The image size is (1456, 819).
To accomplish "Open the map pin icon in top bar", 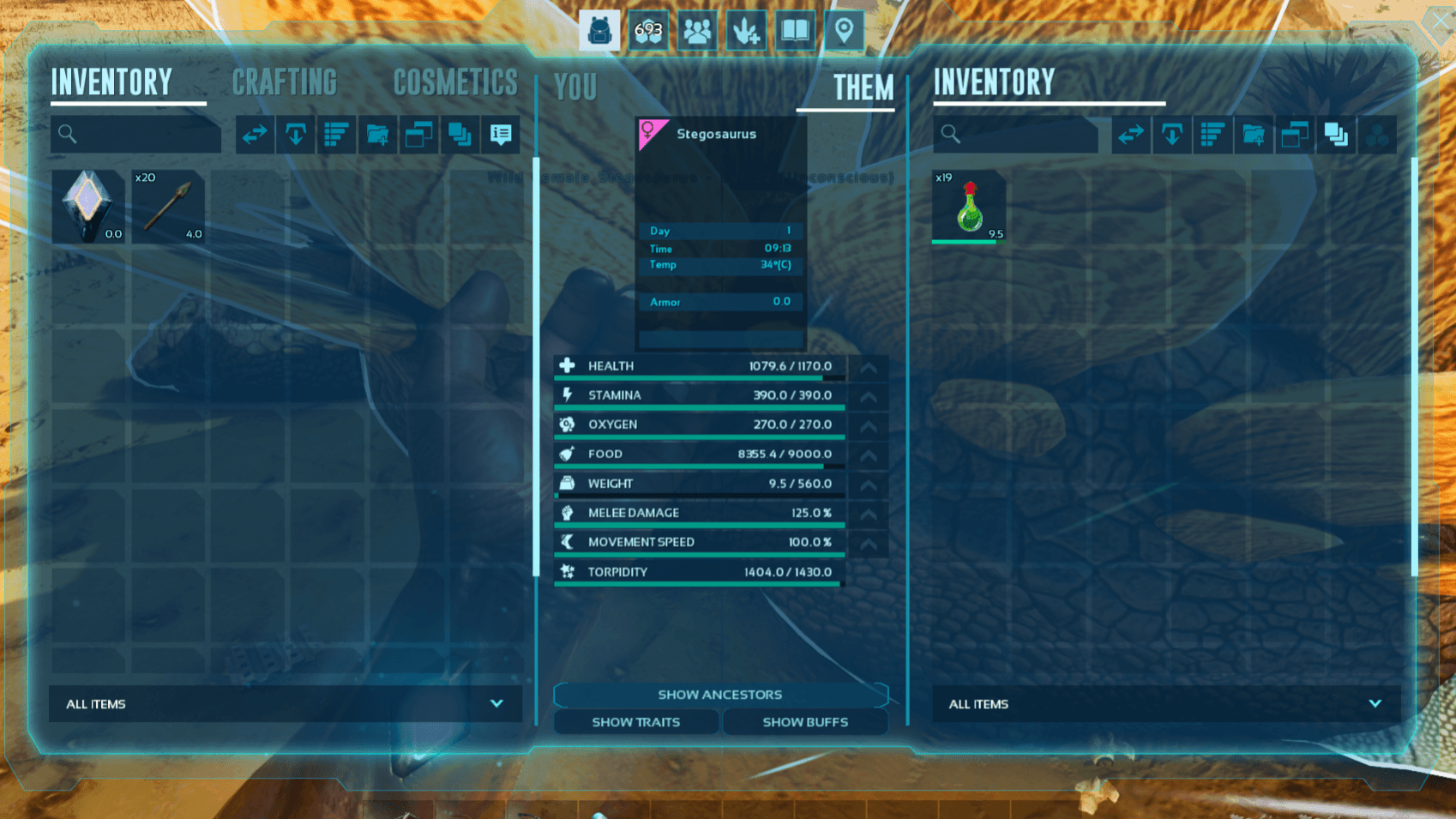I will pos(844,32).
